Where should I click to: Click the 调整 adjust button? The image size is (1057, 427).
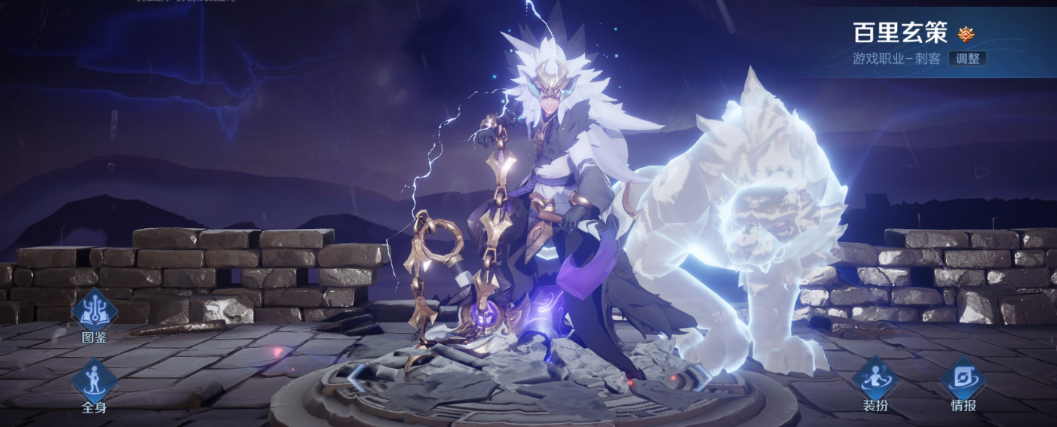coord(968,59)
